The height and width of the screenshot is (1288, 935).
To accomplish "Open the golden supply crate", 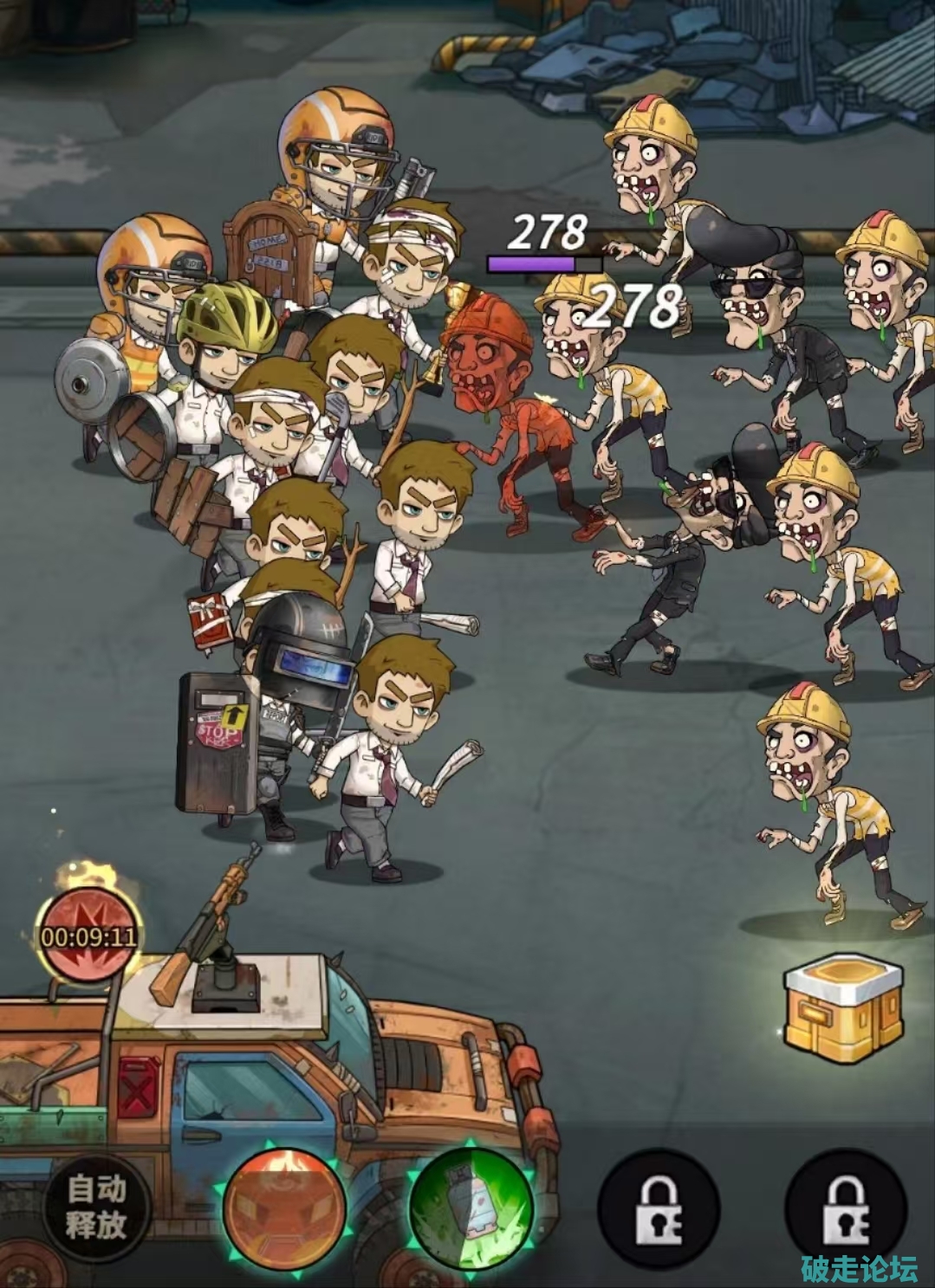I will point(838,1008).
